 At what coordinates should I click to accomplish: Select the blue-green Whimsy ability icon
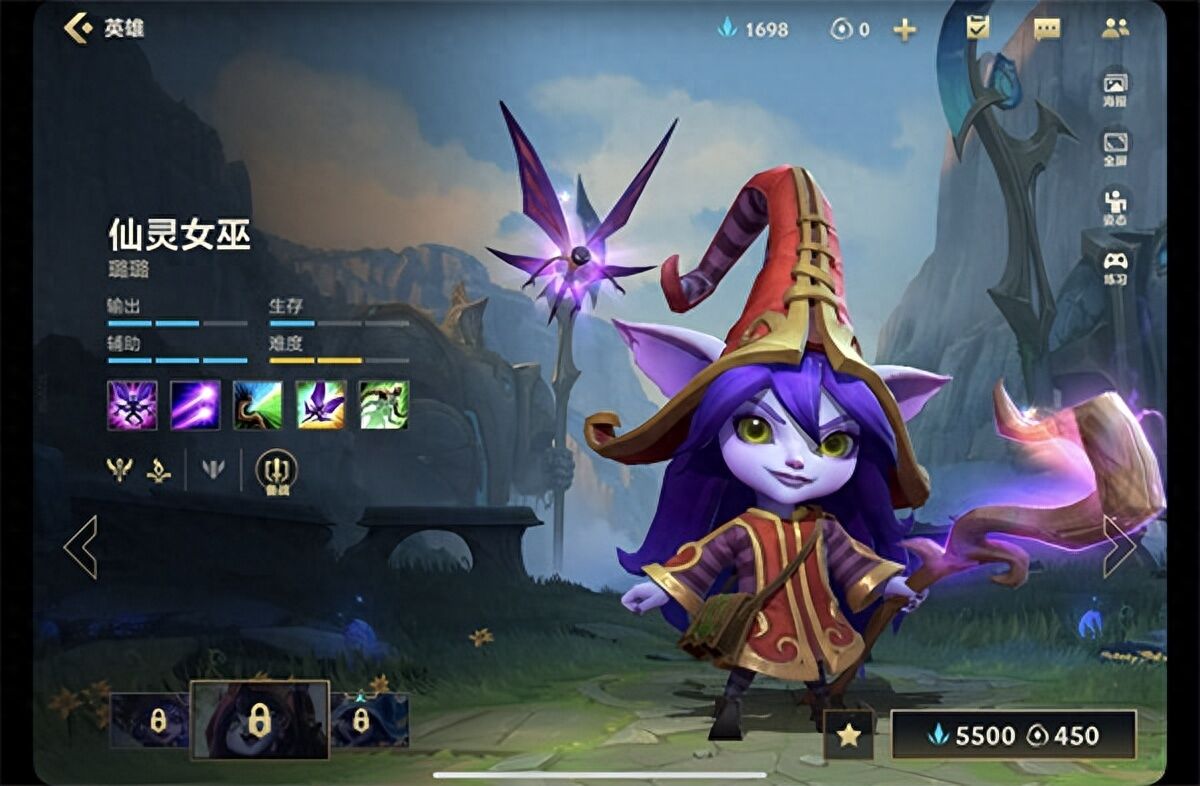pyautogui.click(x=258, y=405)
